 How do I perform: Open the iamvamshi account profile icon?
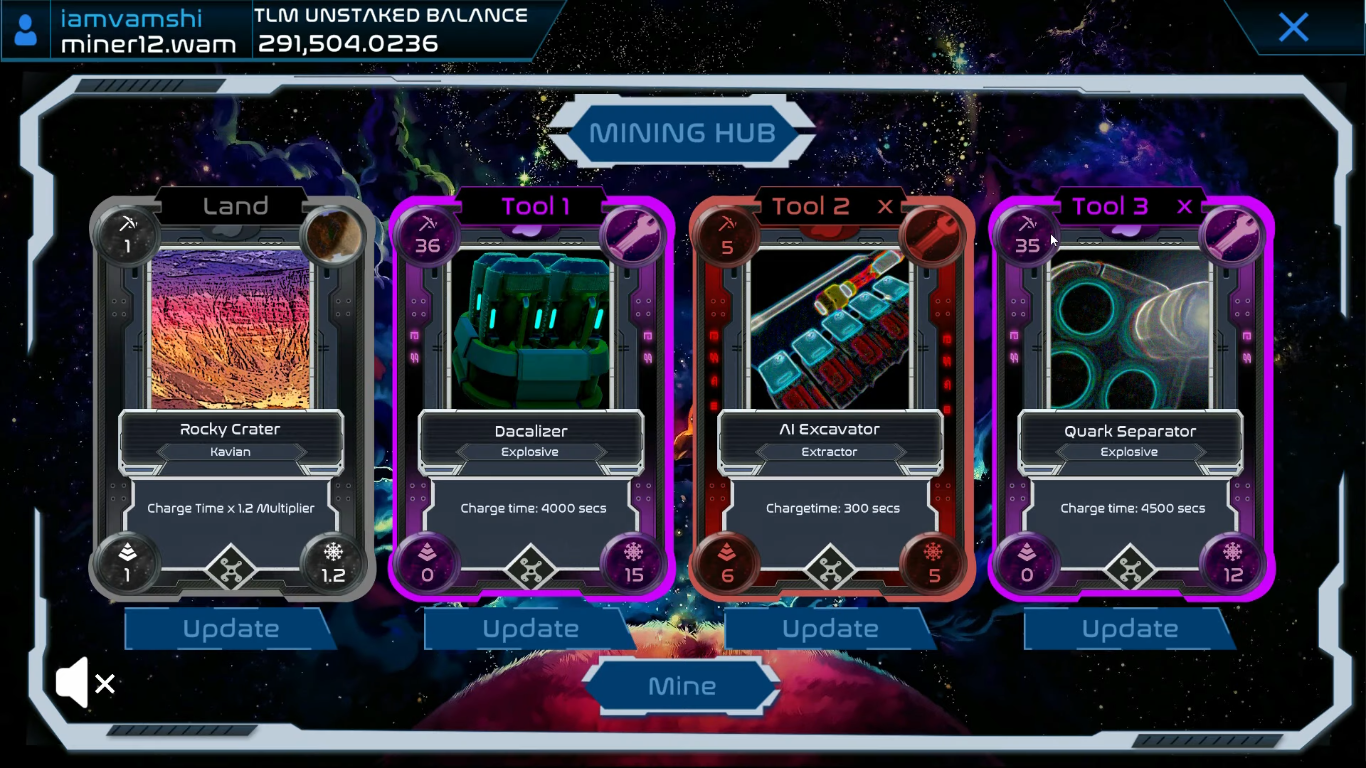pyautogui.click(x=27, y=30)
